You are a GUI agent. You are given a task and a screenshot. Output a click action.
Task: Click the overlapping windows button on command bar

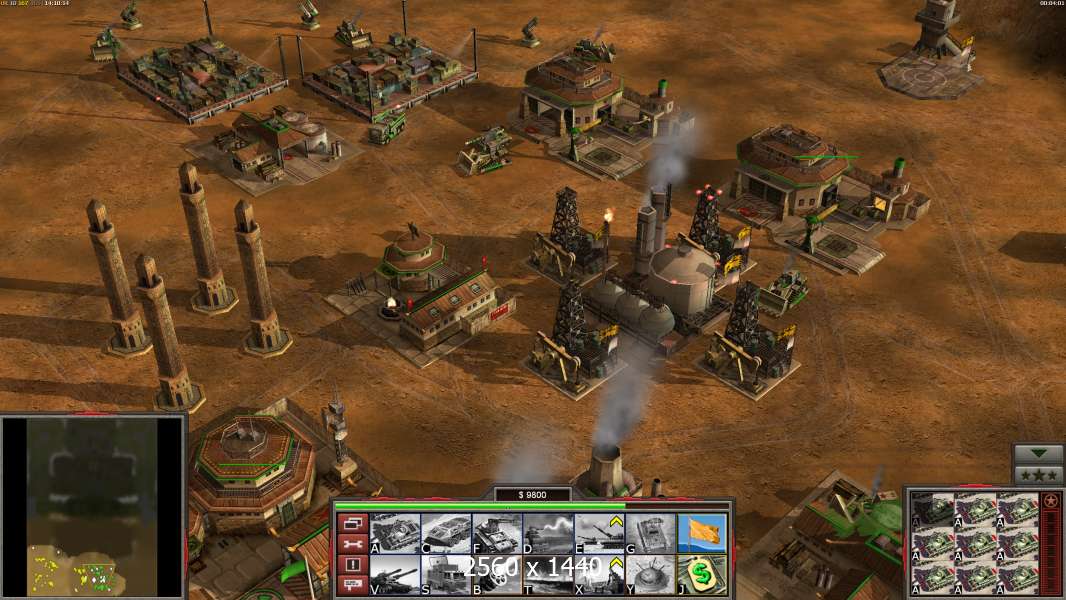352,522
